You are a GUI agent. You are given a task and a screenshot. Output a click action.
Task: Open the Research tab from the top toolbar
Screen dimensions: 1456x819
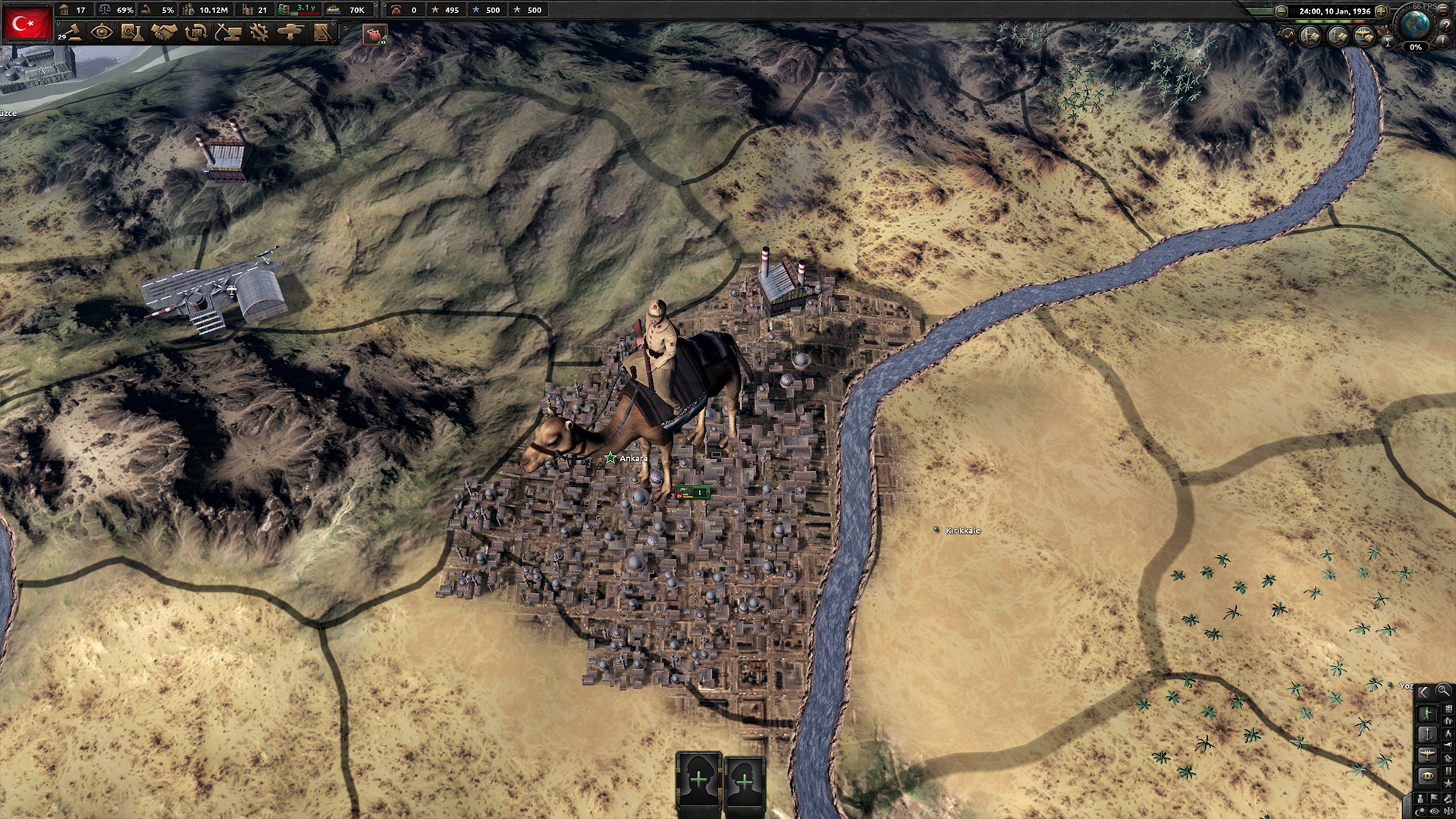click(133, 32)
